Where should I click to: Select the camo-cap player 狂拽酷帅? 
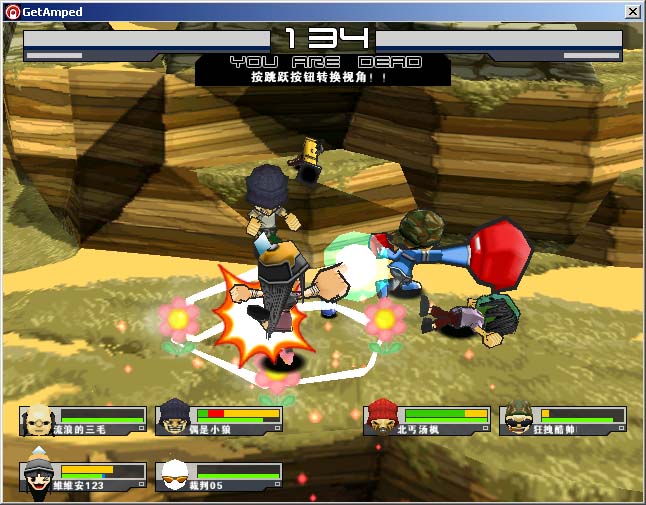563,420
